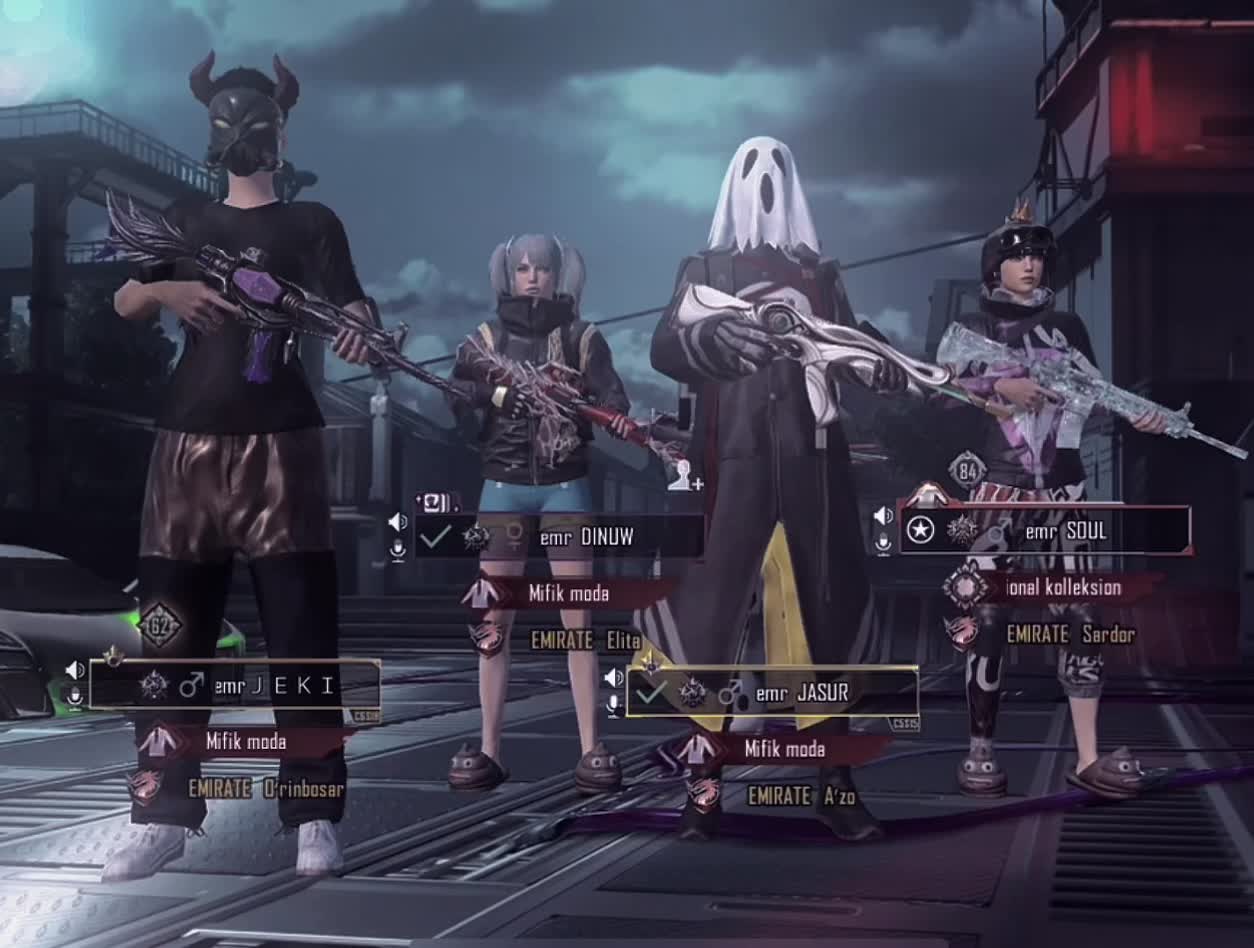Open the EMIRATE Elita clan tag
The height and width of the screenshot is (948, 1254).
tap(585, 640)
